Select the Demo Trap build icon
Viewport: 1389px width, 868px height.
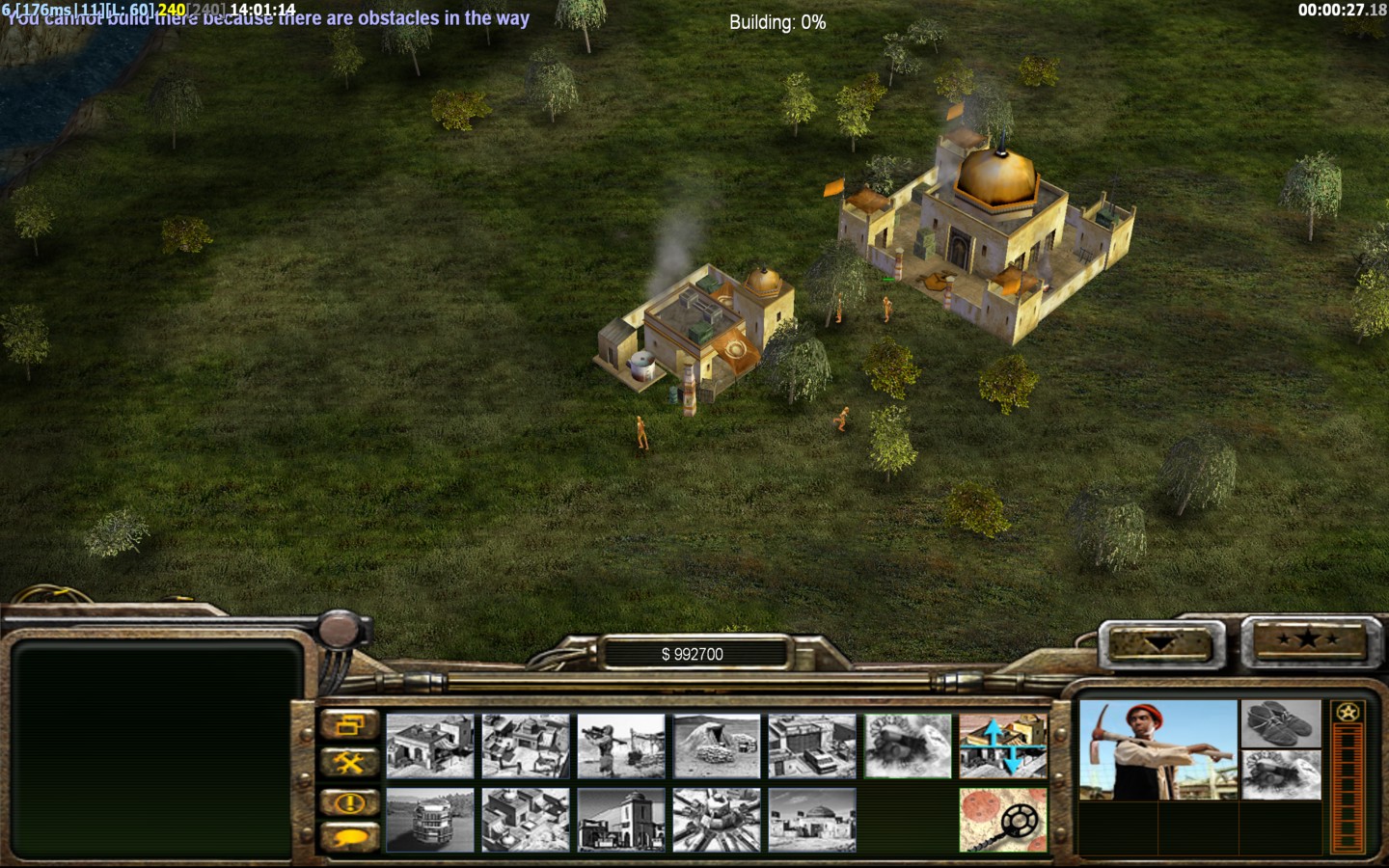click(908, 746)
